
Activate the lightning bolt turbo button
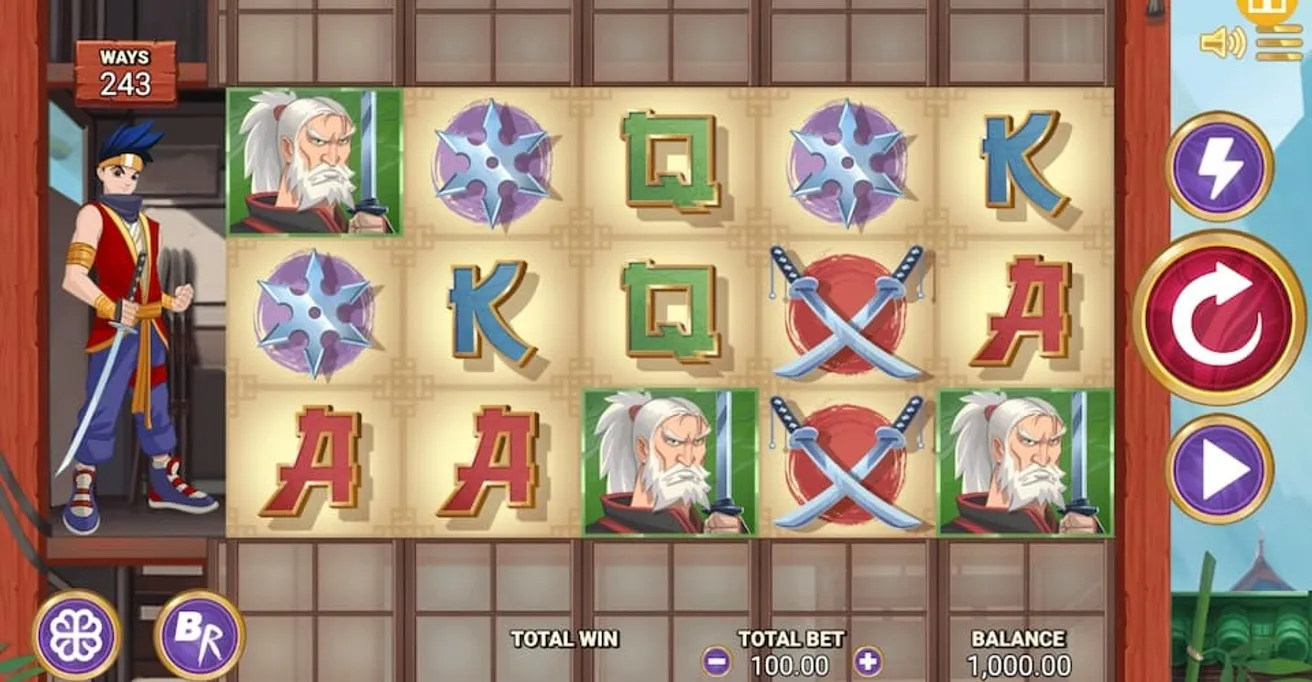(x=1218, y=166)
